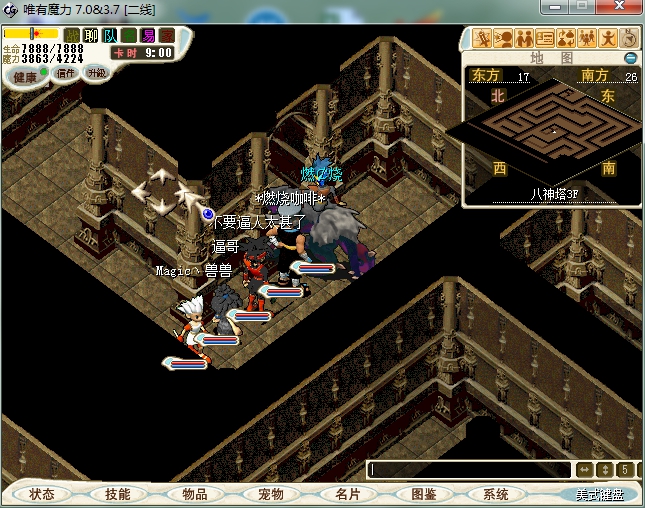Click the 健康 health button
This screenshot has width=645, height=508.
25,77
